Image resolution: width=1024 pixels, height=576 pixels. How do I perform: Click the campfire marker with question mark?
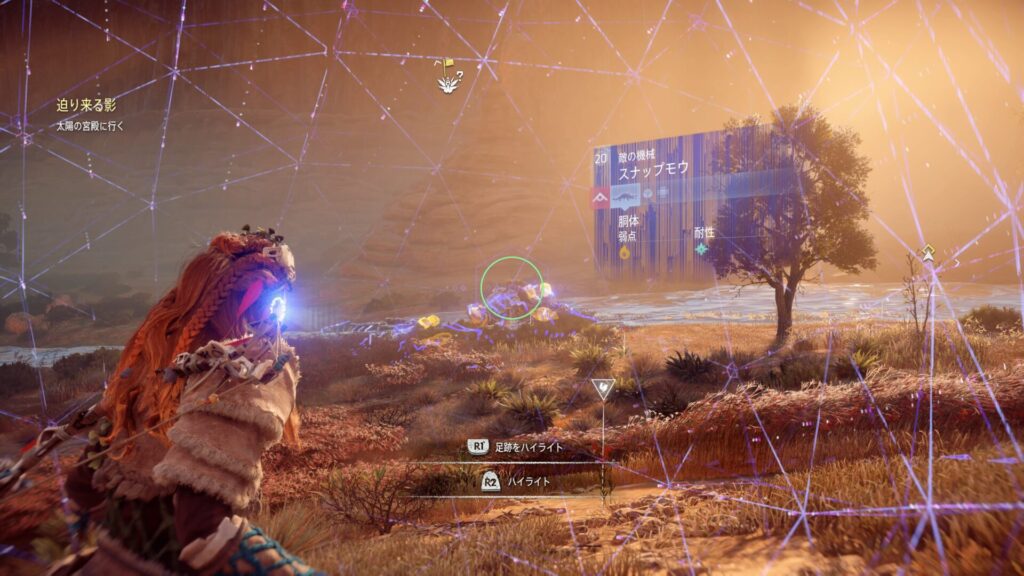(445, 77)
